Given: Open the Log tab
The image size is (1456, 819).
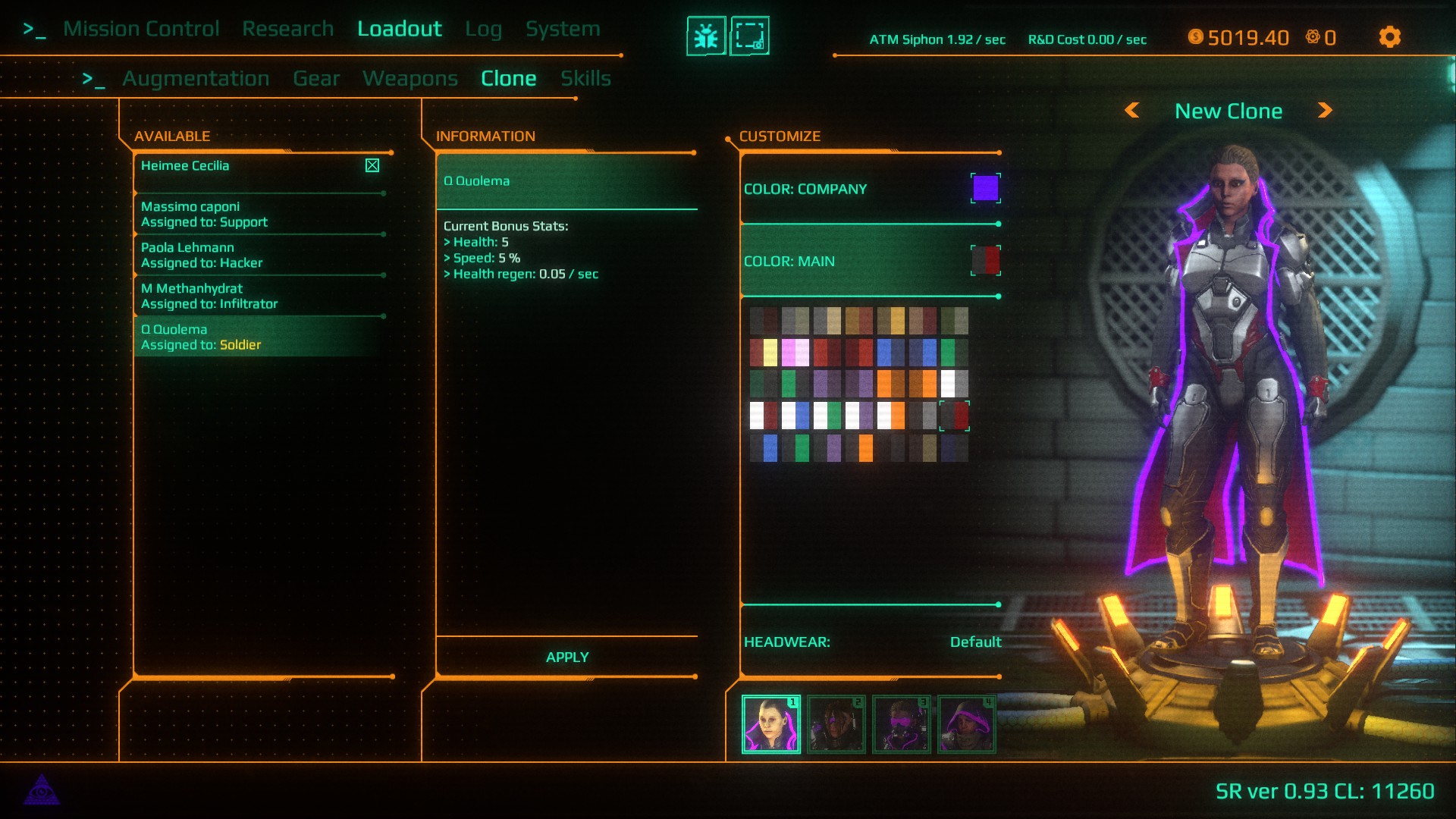Looking at the screenshot, I should coord(483,29).
